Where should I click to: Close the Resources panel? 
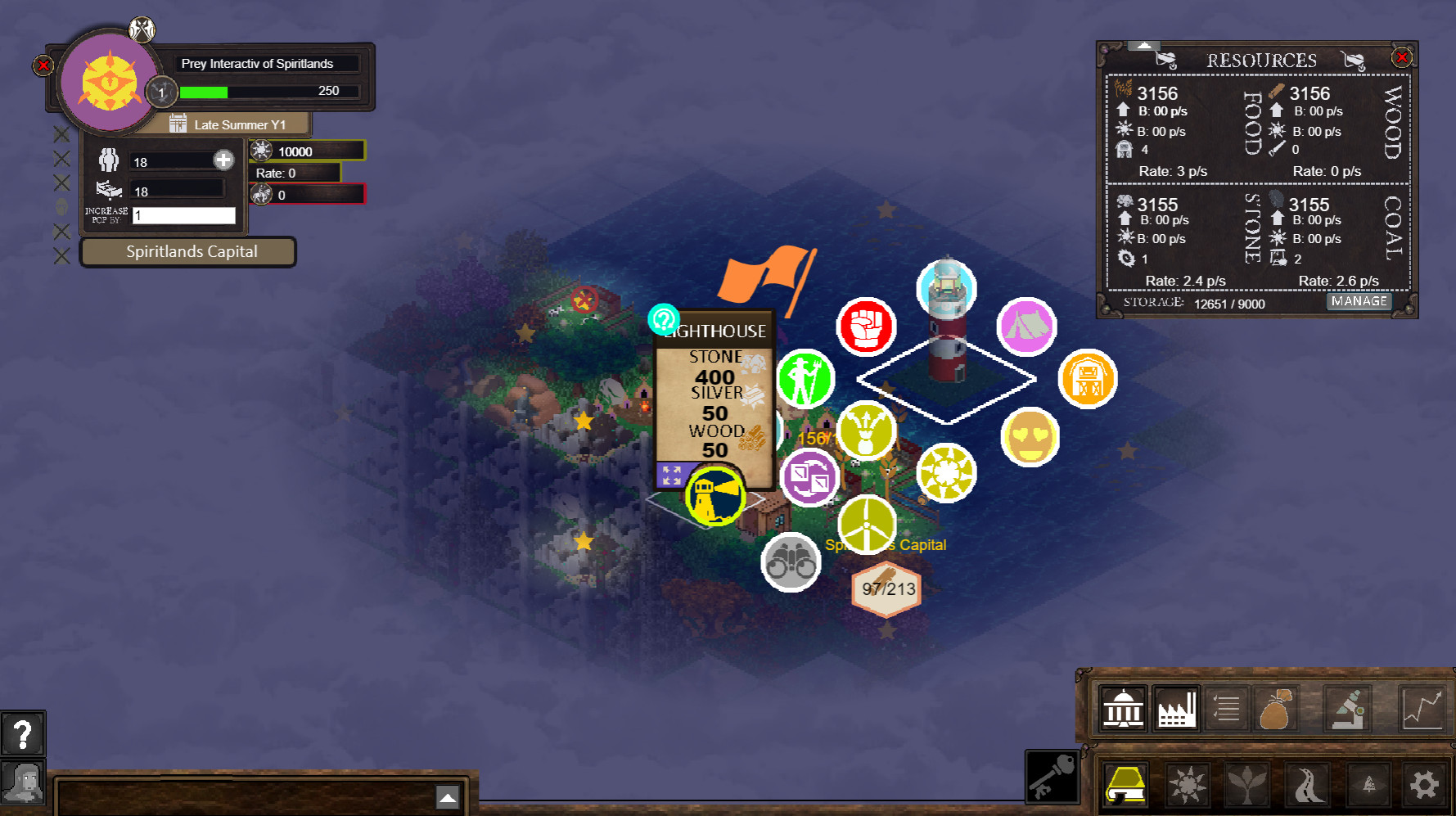(x=1401, y=57)
